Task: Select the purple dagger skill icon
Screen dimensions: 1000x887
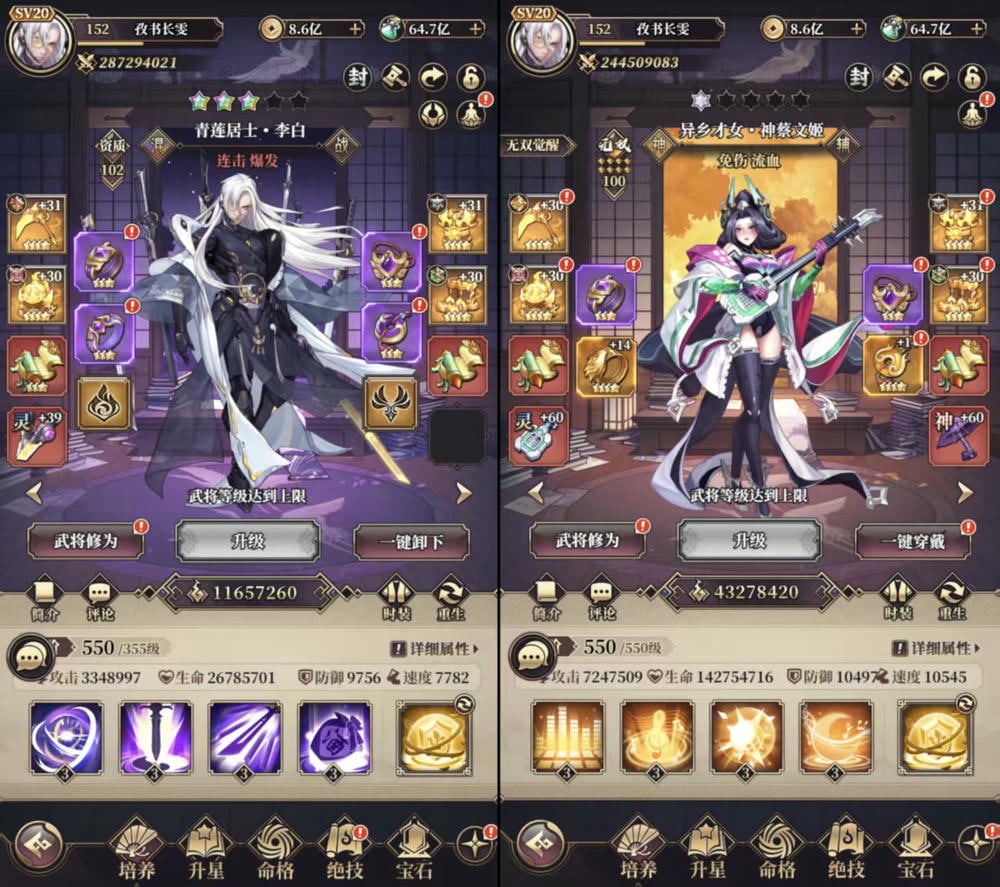Action: tap(155, 737)
